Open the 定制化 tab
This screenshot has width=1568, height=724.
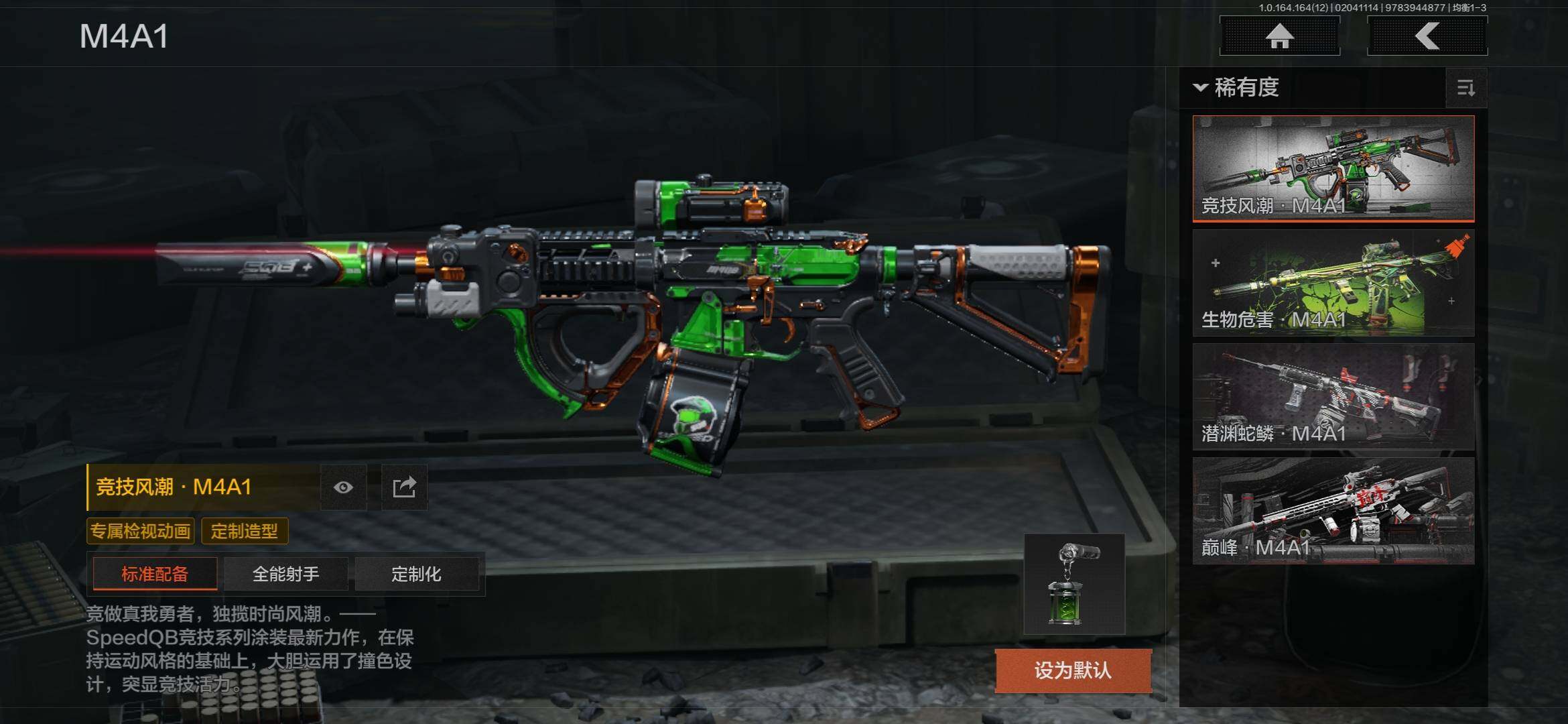416,574
